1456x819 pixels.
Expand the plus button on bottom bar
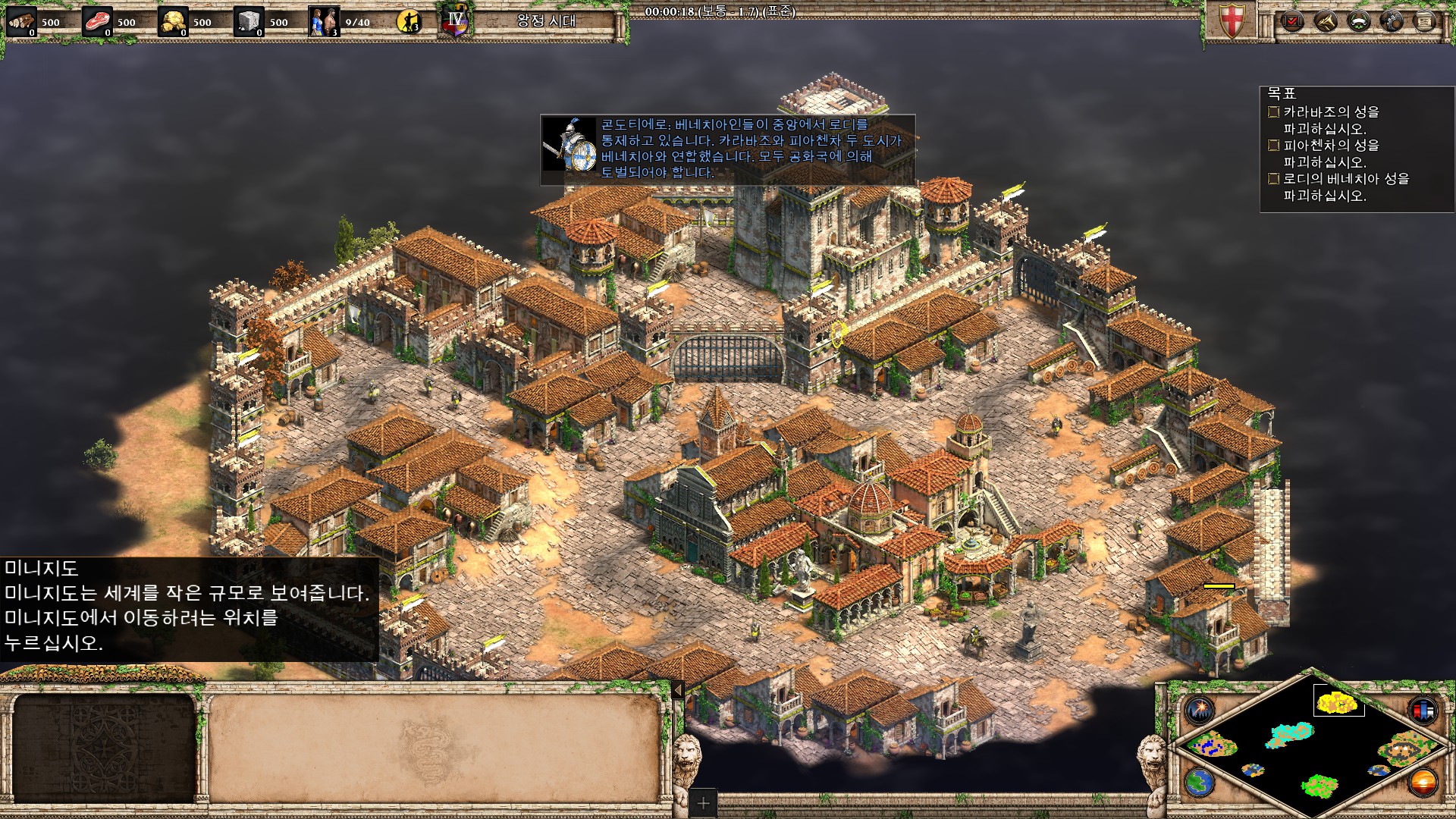703,802
